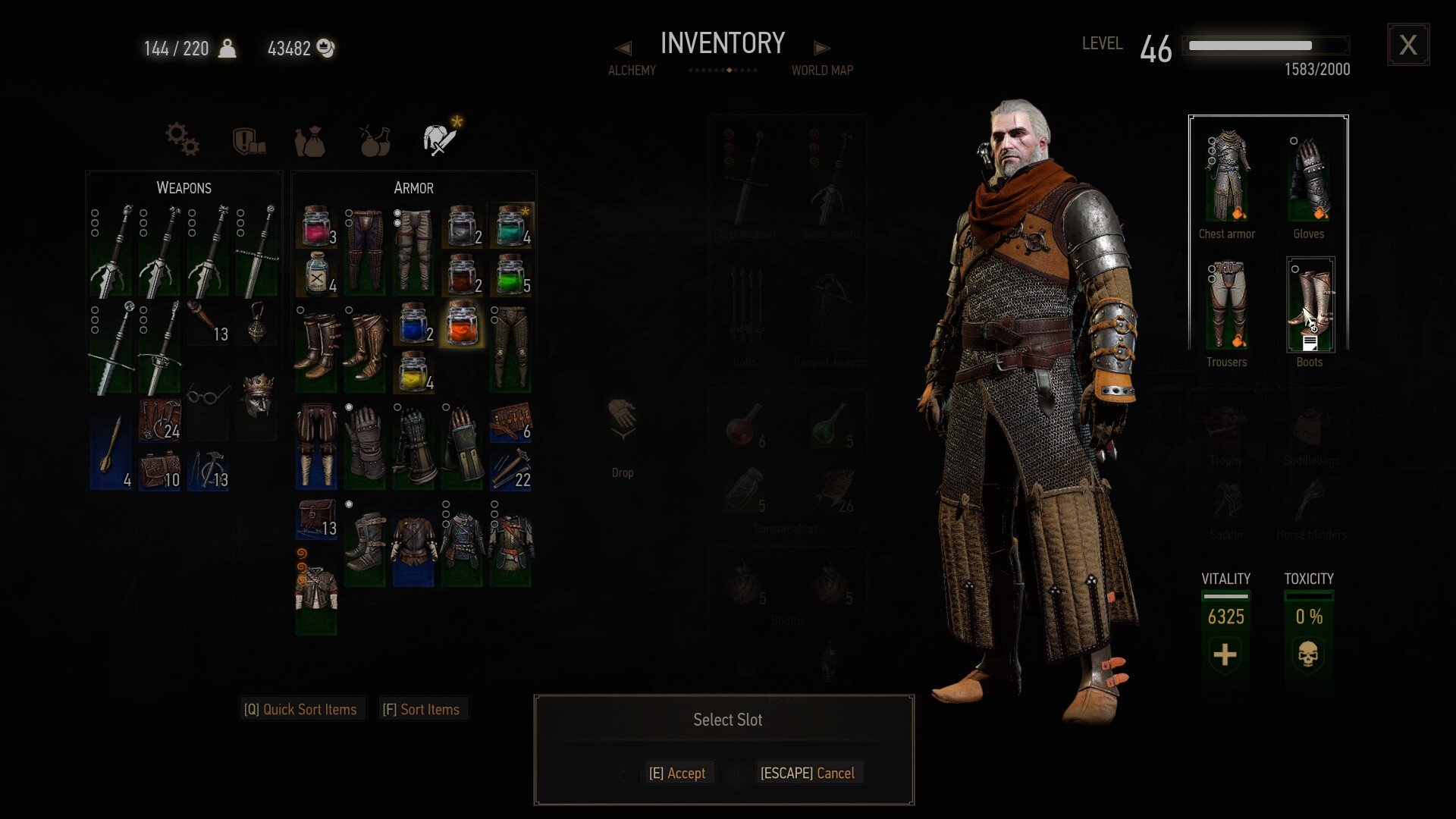Select the Chest armor equipment slot

[x=1227, y=180]
